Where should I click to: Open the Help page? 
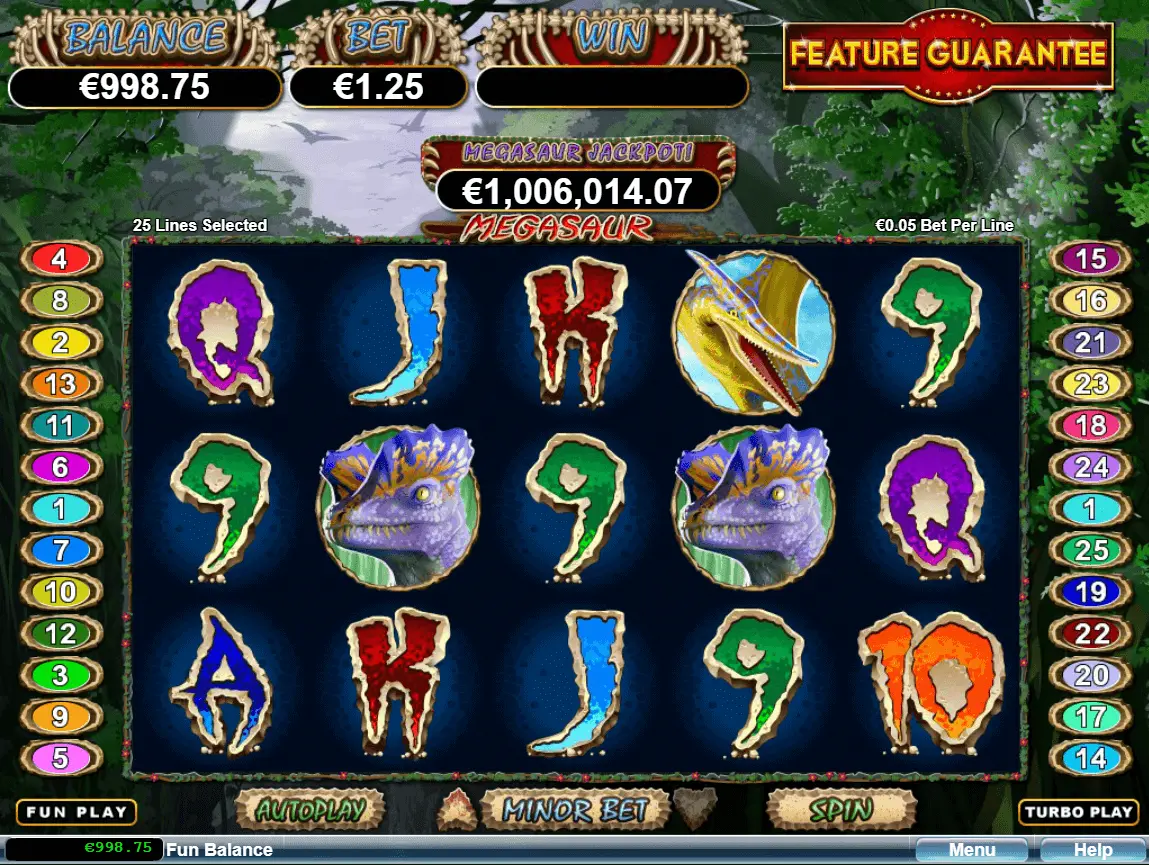point(1093,851)
